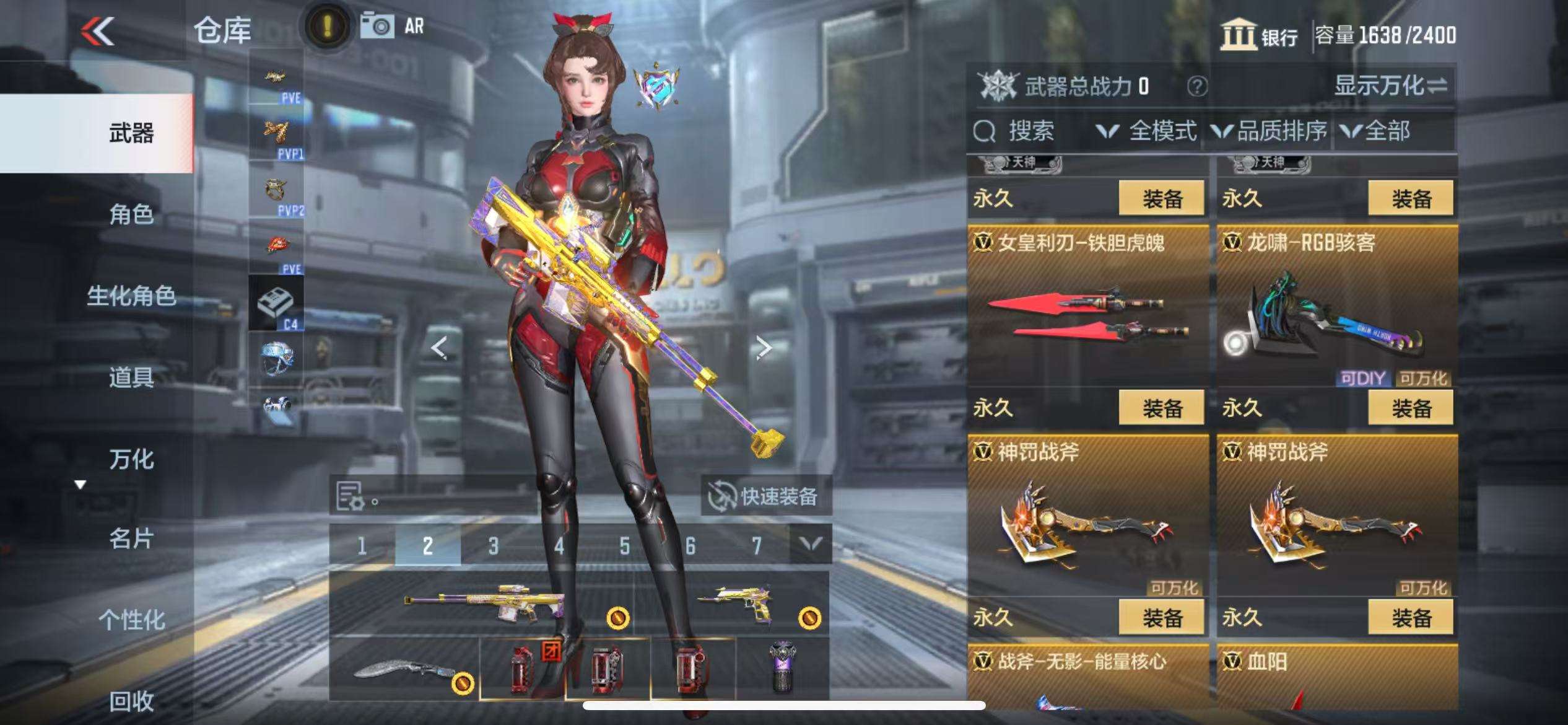This screenshot has height=725, width=1568.
Task: Equip the 女皇利刃-铁胆虎魄 weapon
Action: click(1162, 408)
